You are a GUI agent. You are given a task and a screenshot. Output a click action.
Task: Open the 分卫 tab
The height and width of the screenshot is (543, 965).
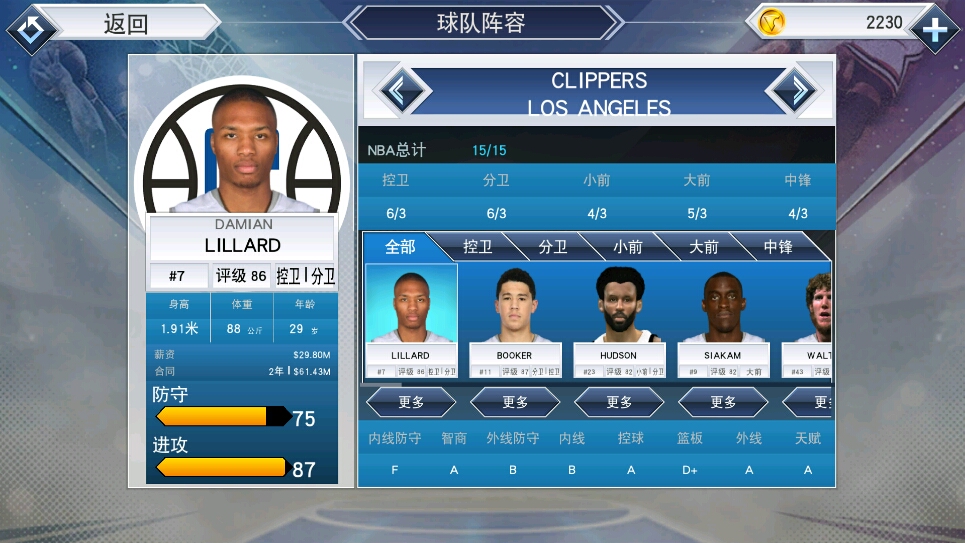pyautogui.click(x=552, y=246)
